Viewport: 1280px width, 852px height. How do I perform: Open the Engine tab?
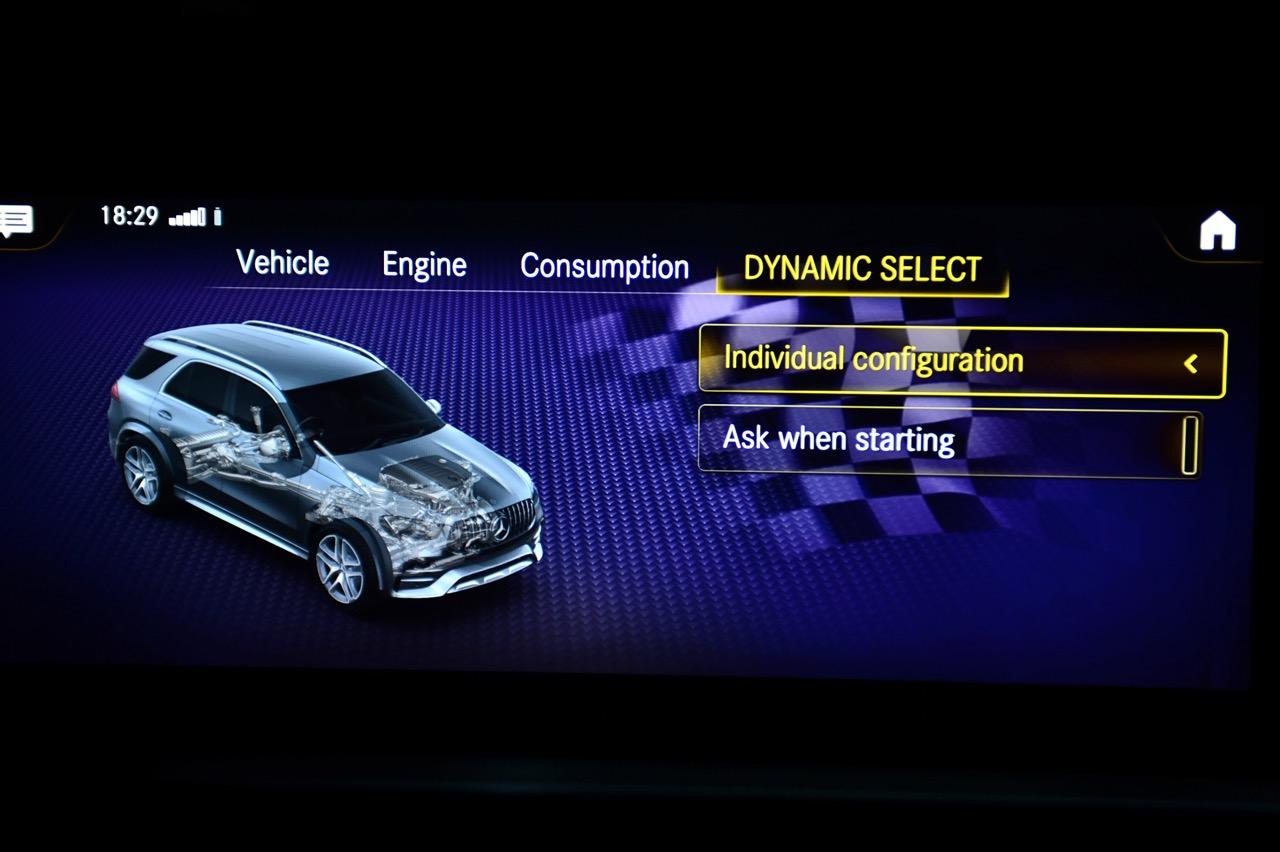click(x=424, y=265)
